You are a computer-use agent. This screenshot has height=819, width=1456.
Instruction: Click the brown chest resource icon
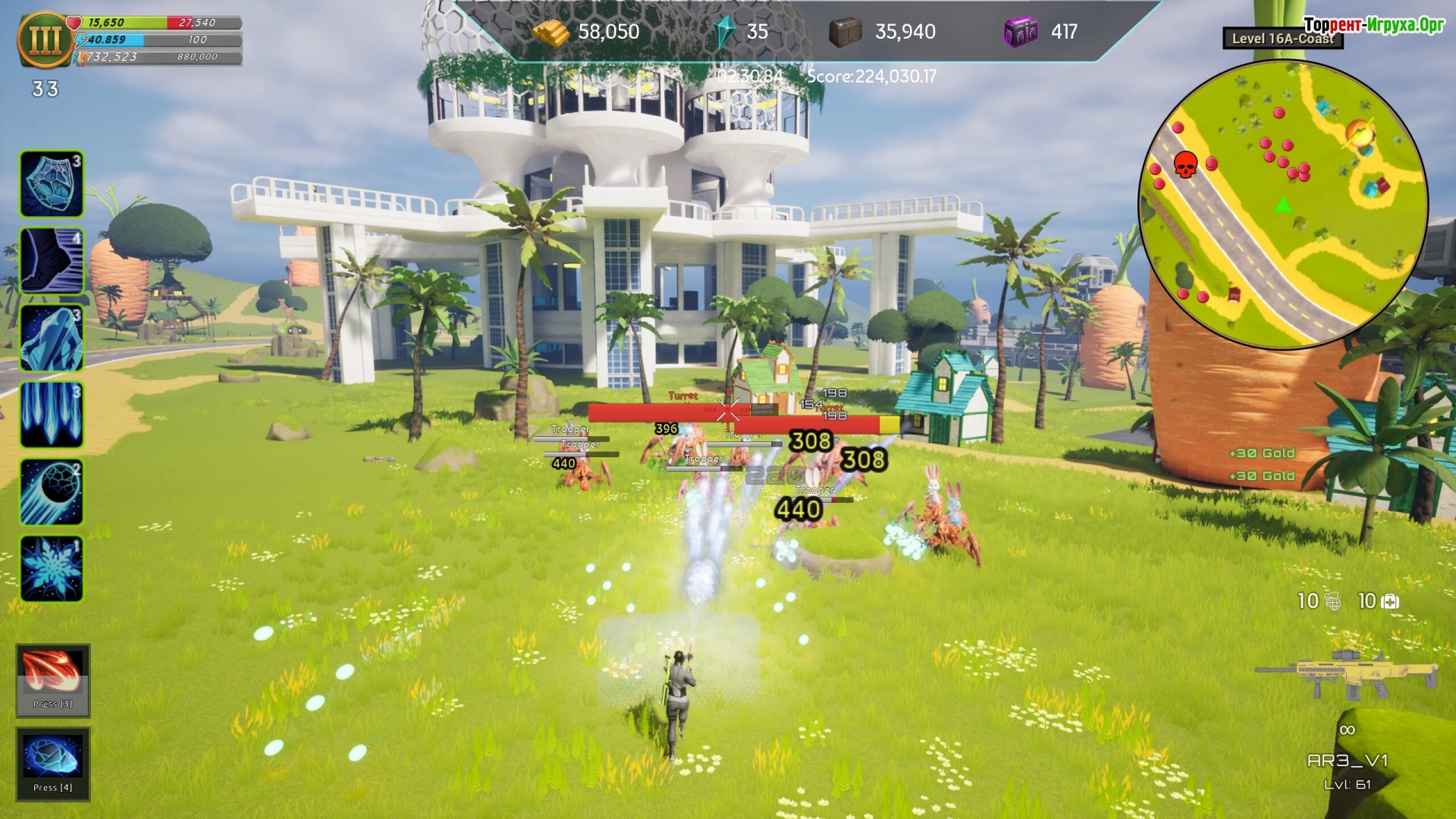pyautogui.click(x=845, y=32)
